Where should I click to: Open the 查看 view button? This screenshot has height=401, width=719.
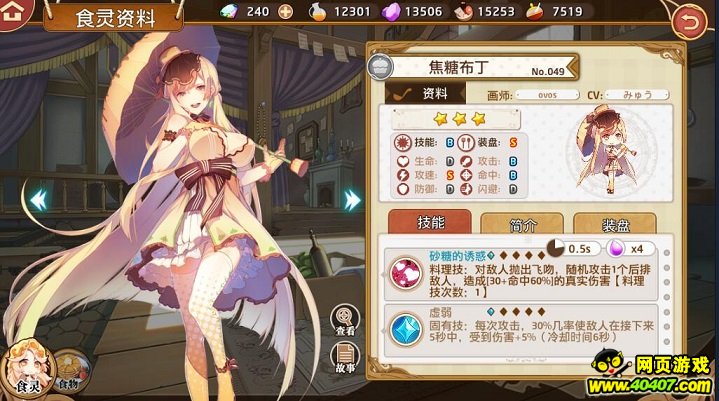coord(345,319)
